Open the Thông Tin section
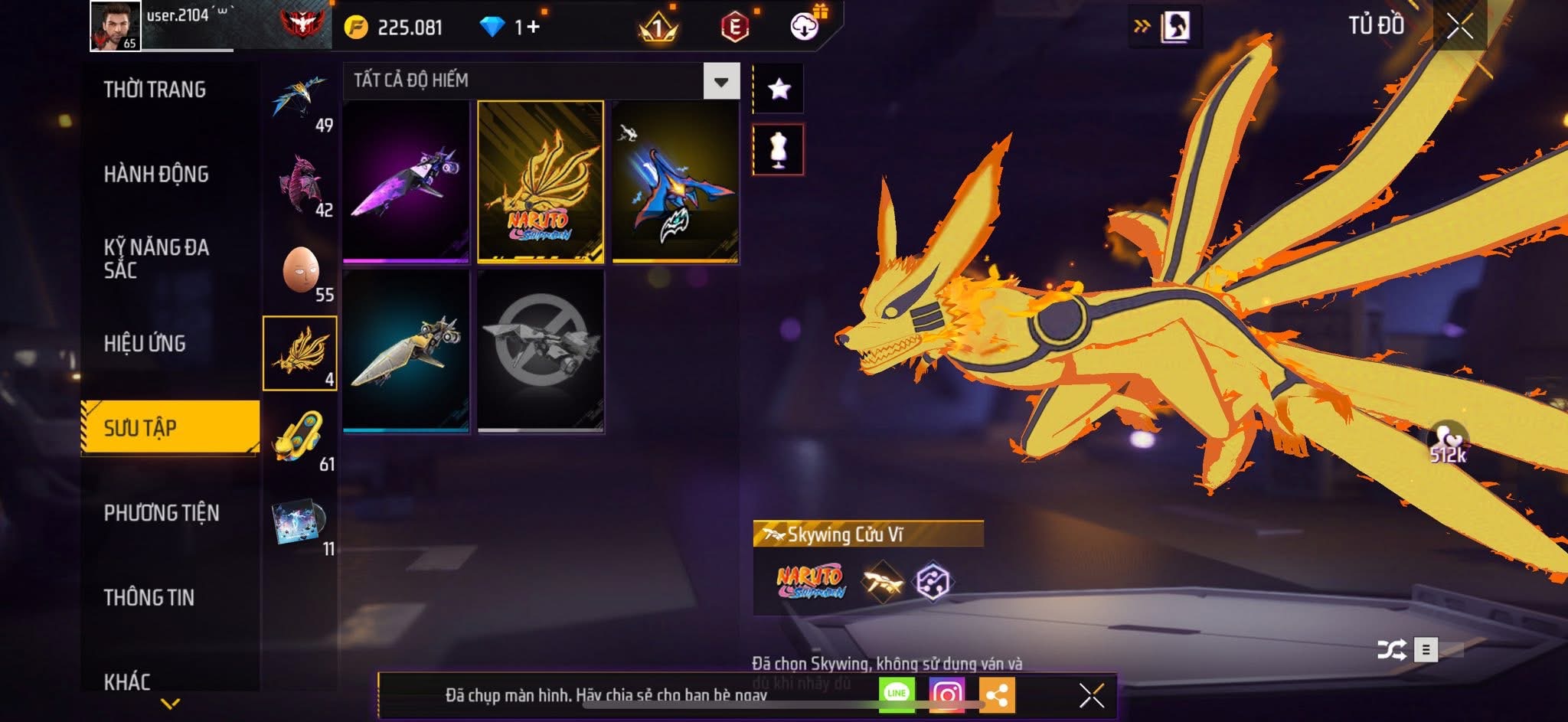This screenshot has width=1568, height=722. [149, 598]
